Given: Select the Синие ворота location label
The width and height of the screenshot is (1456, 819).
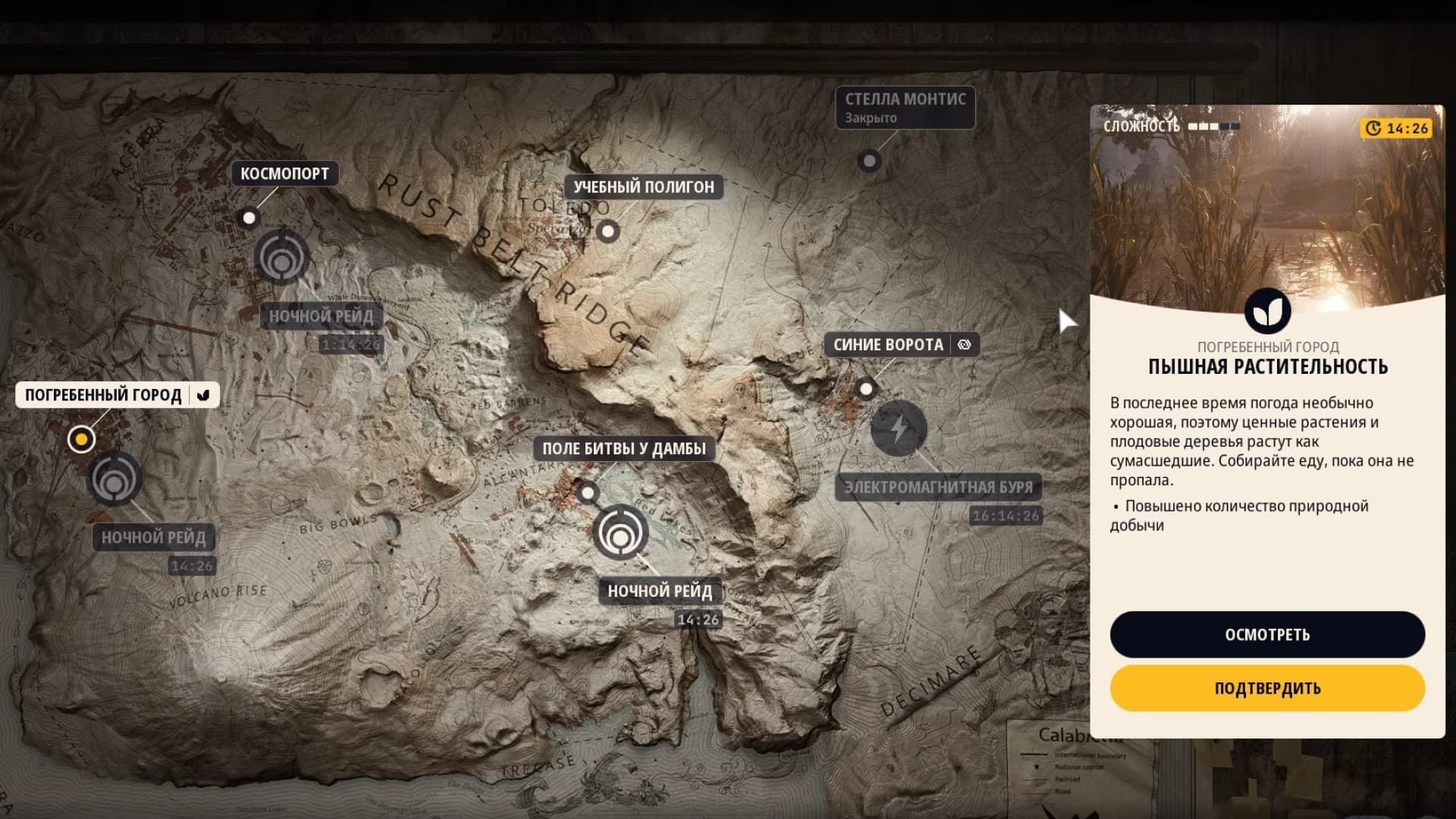Looking at the screenshot, I should pyautogui.click(x=887, y=344).
